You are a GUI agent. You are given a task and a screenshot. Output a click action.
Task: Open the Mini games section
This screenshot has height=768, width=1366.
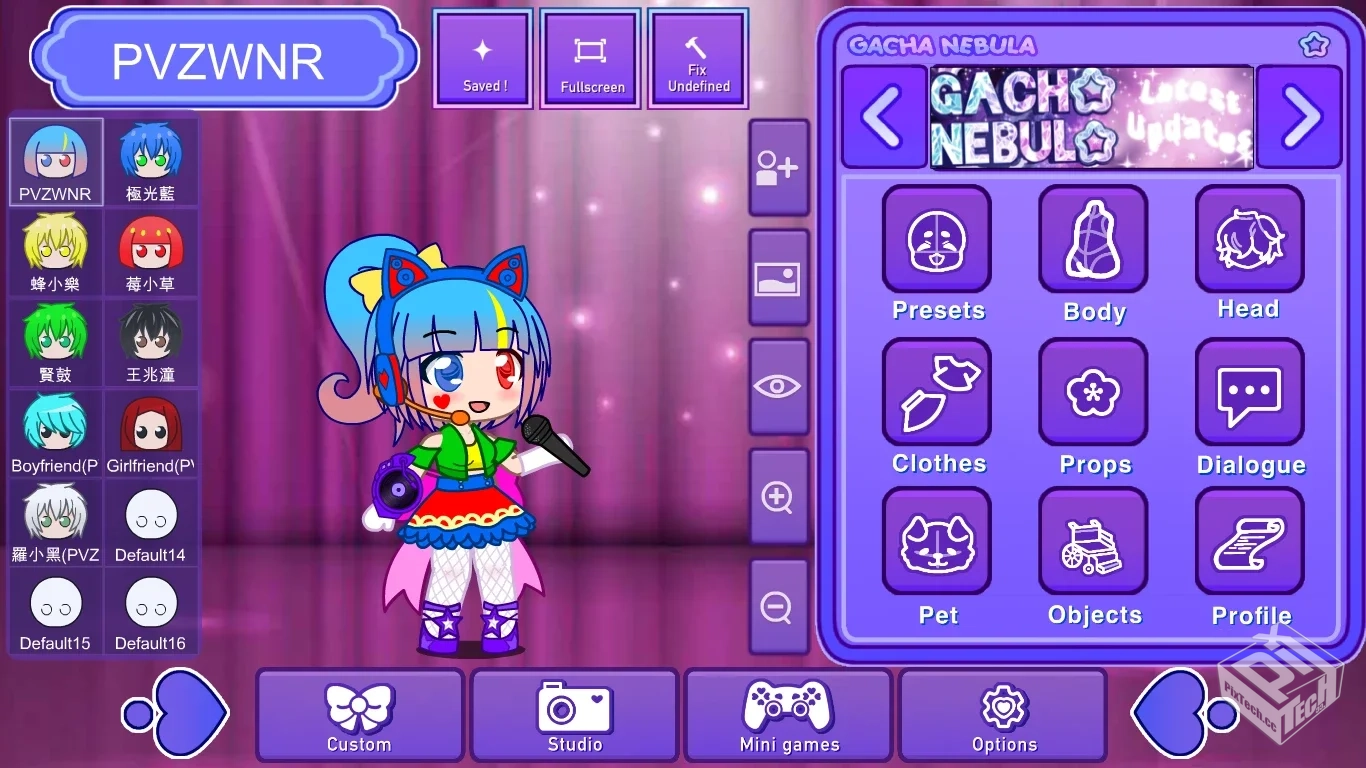tap(789, 715)
